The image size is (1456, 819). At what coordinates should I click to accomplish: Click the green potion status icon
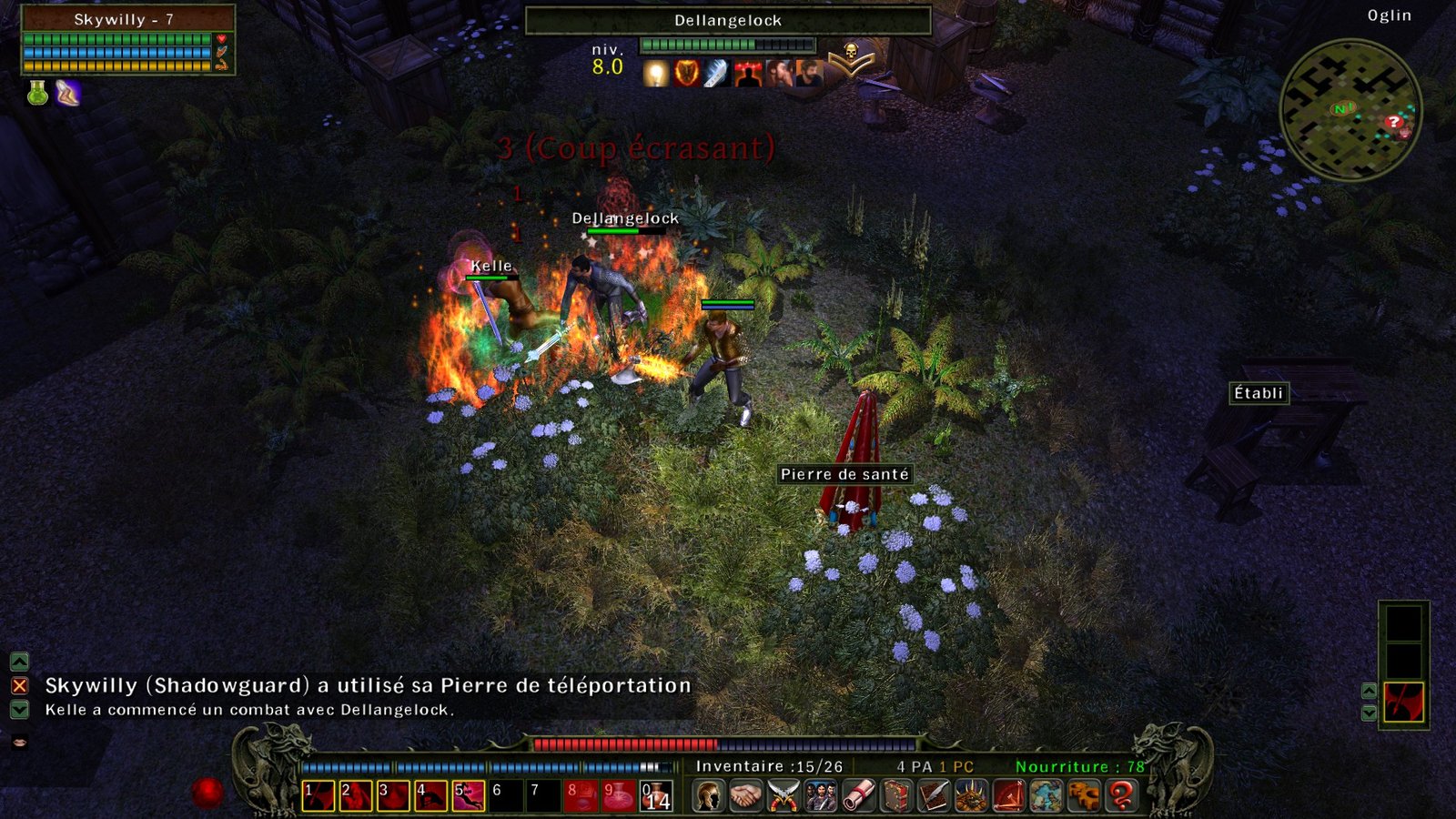pos(37,93)
